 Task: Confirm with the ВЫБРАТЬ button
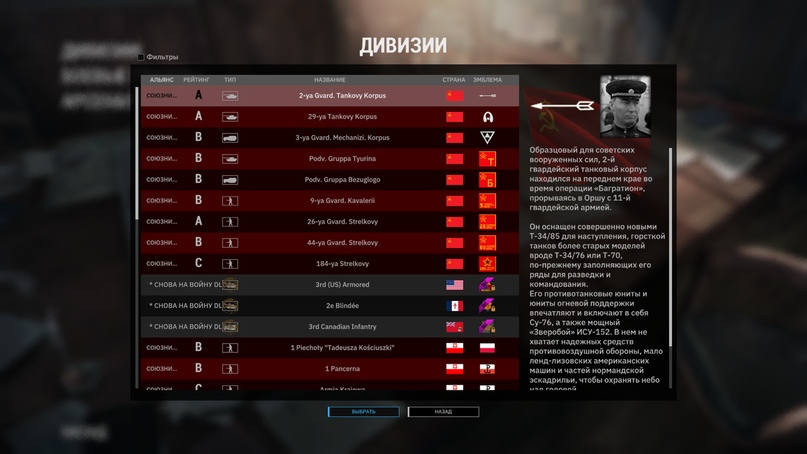click(x=363, y=412)
